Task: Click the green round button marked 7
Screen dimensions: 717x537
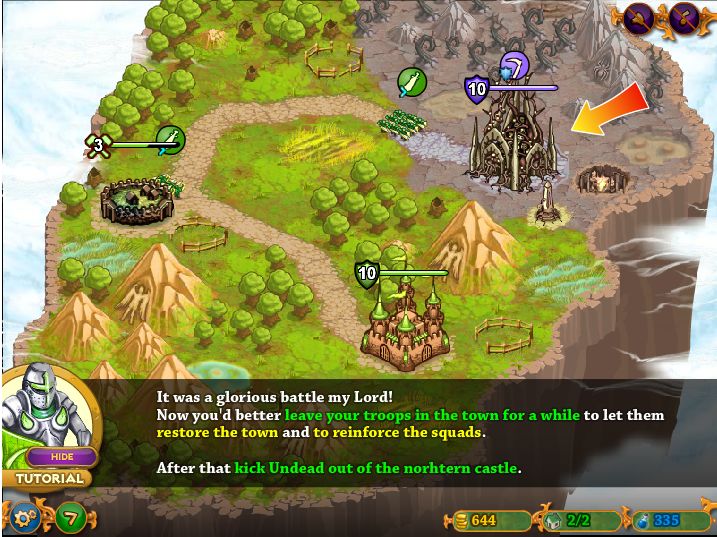Action: (71, 518)
